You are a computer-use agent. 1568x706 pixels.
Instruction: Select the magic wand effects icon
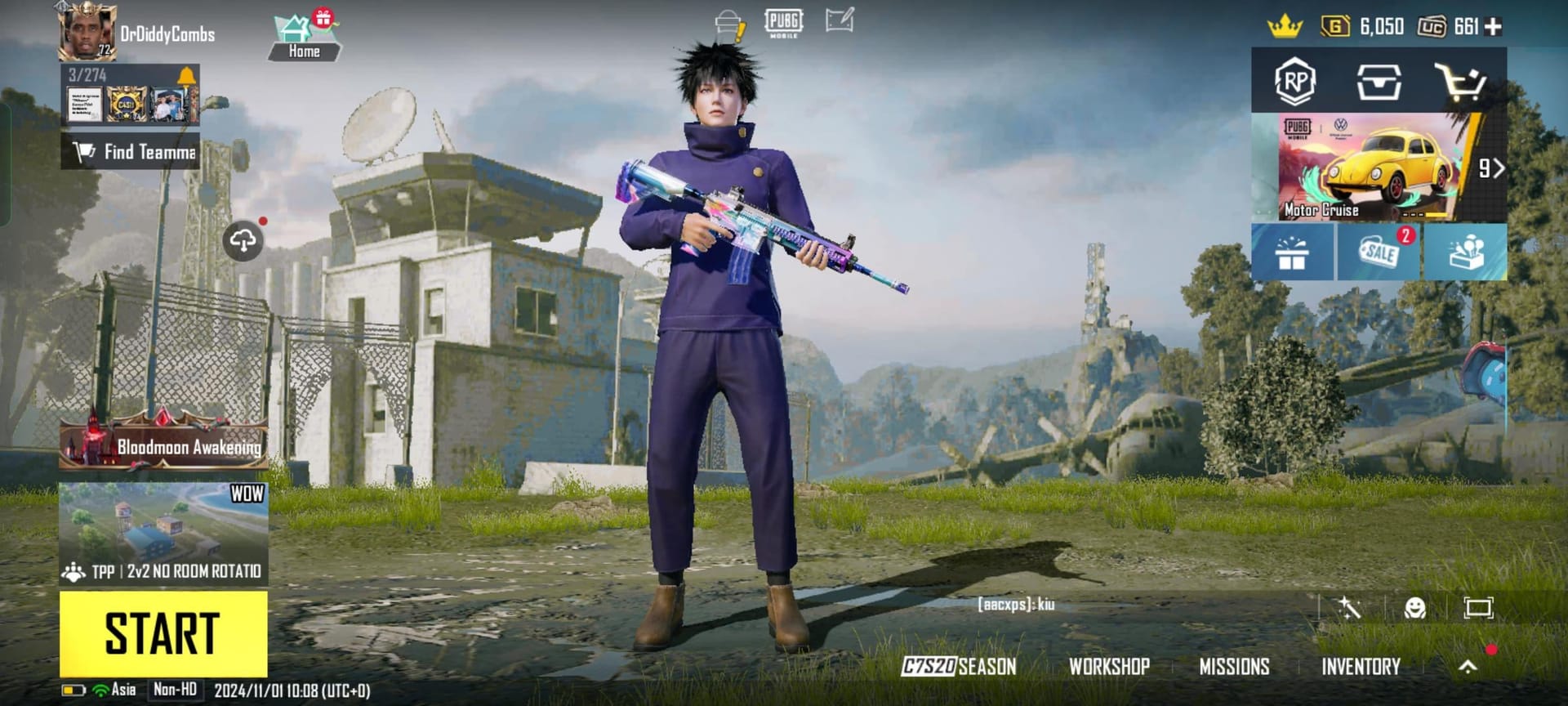tap(1352, 608)
